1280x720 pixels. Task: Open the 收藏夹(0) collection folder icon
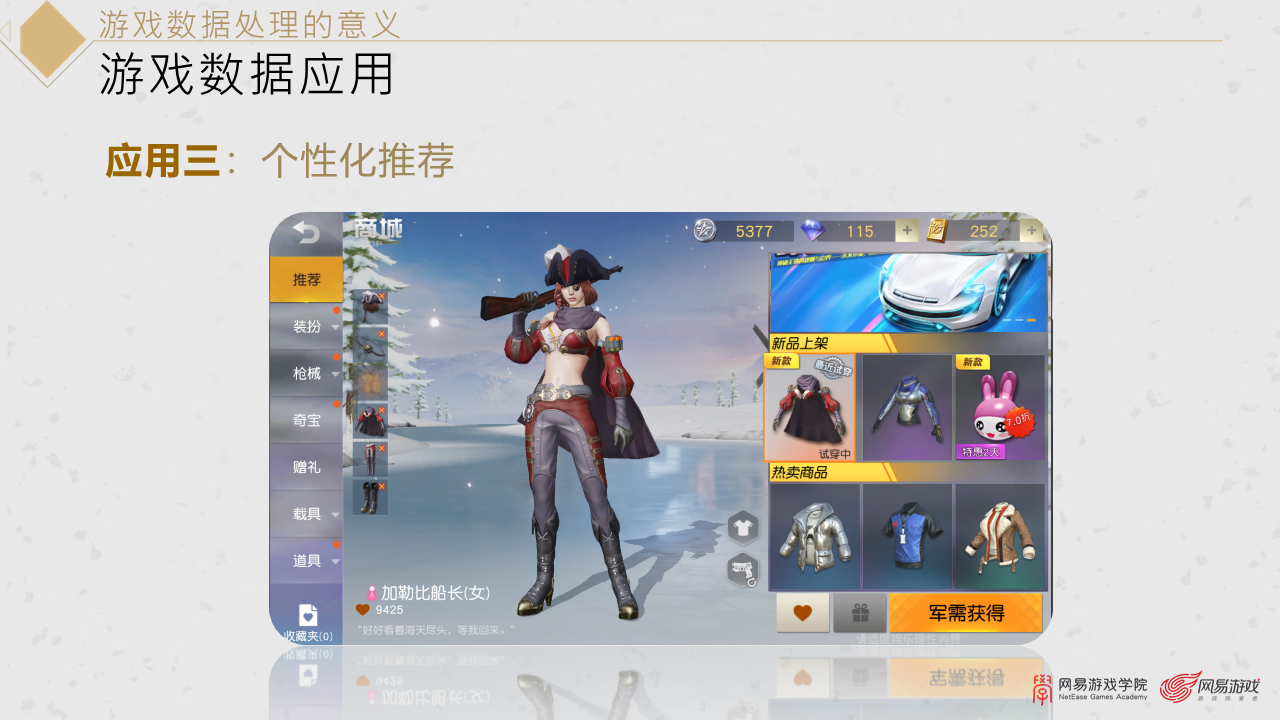coord(306,615)
